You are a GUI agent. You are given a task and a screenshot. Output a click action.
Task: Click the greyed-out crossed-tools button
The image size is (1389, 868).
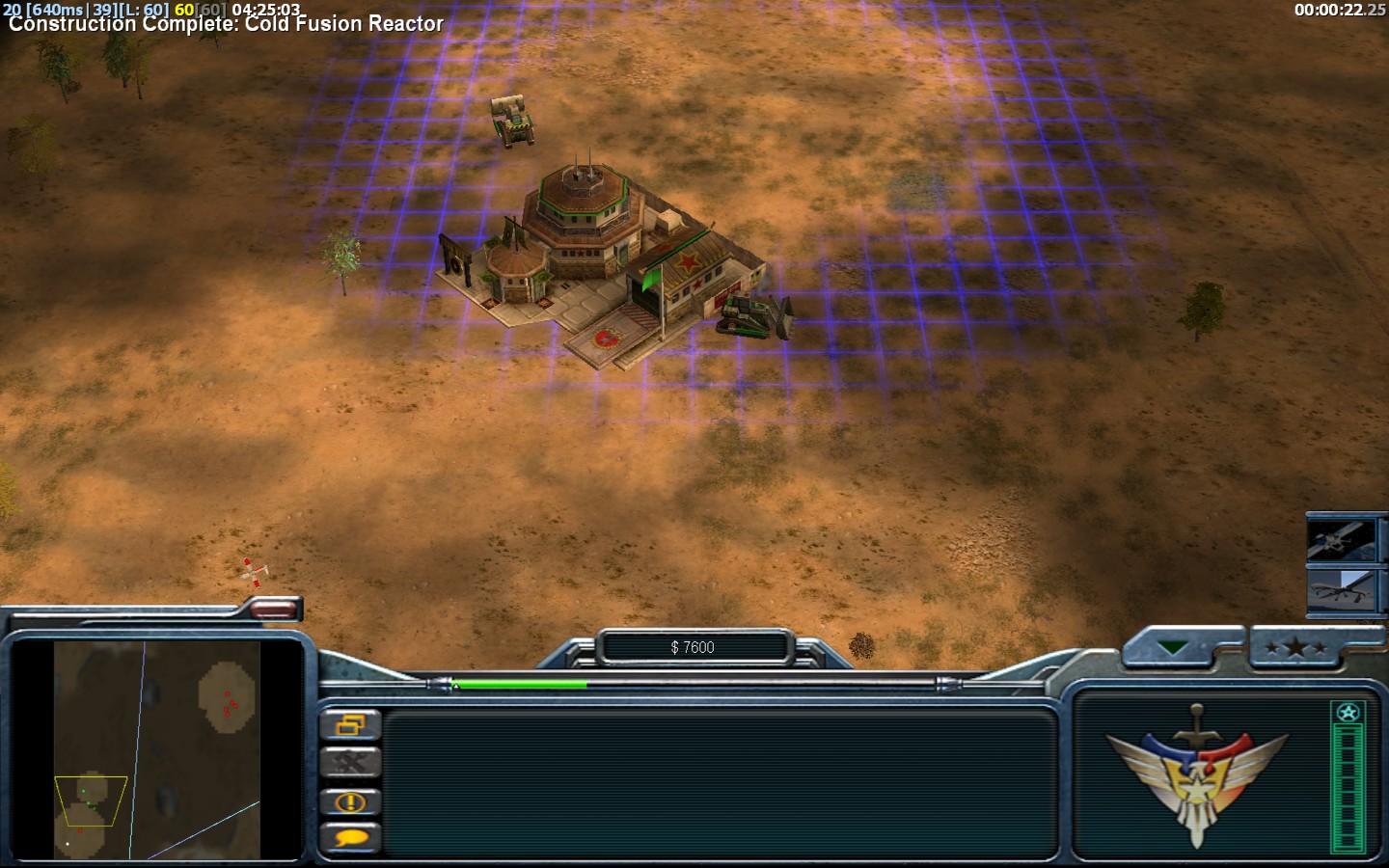coord(349,763)
